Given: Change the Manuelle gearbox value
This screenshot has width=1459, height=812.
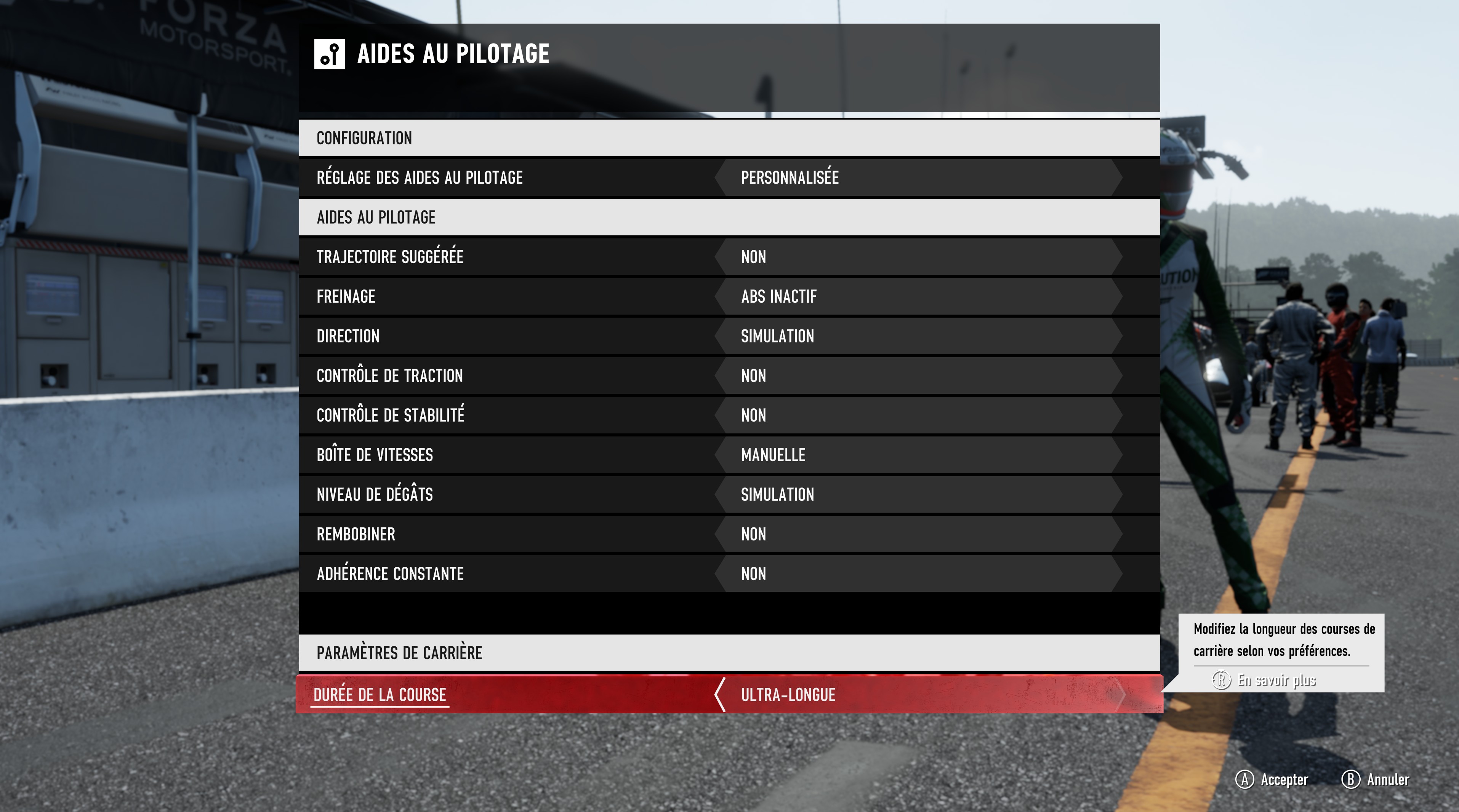Looking at the screenshot, I should [x=773, y=455].
